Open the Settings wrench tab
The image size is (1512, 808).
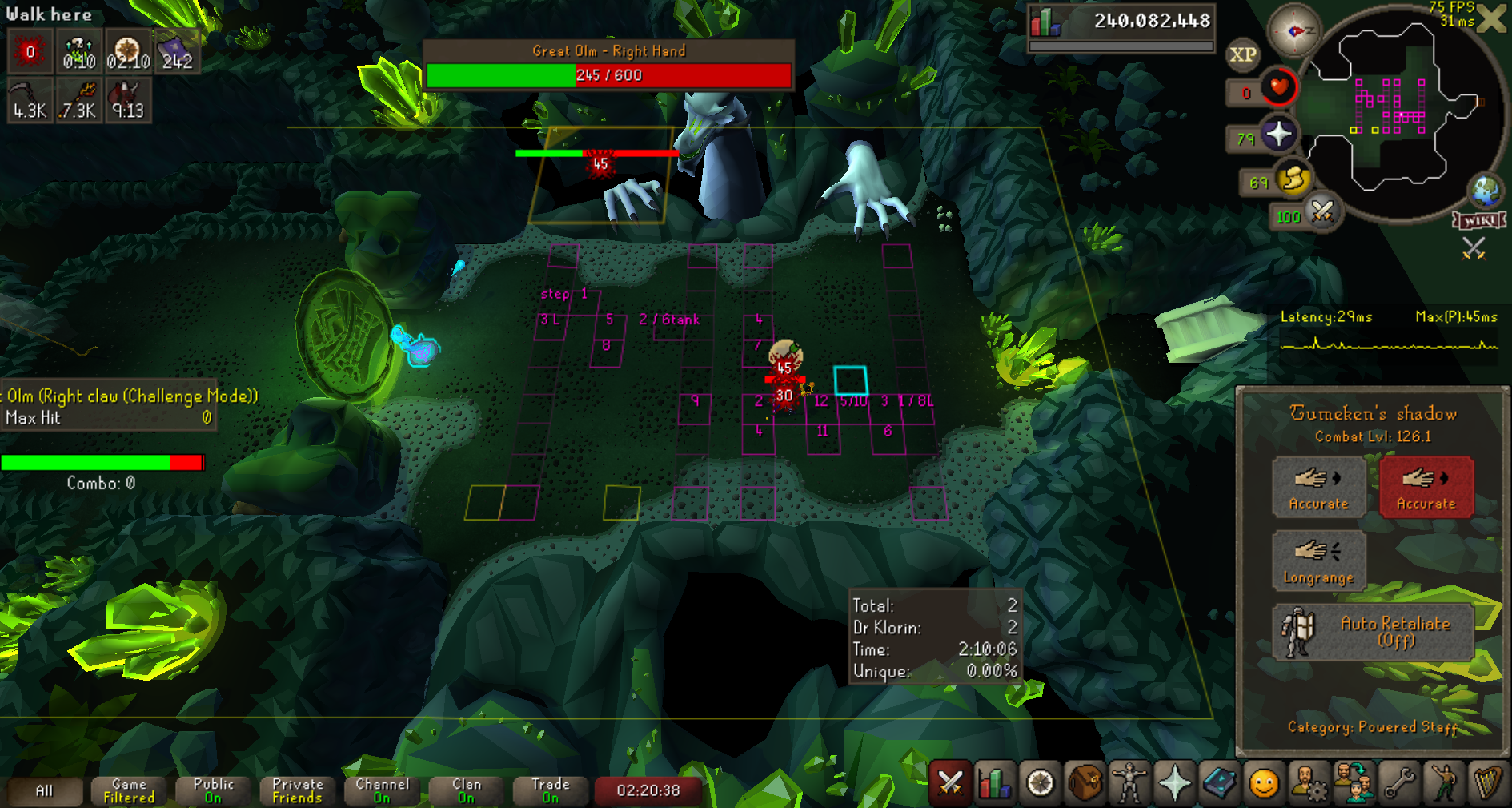[x=1399, y=782]
